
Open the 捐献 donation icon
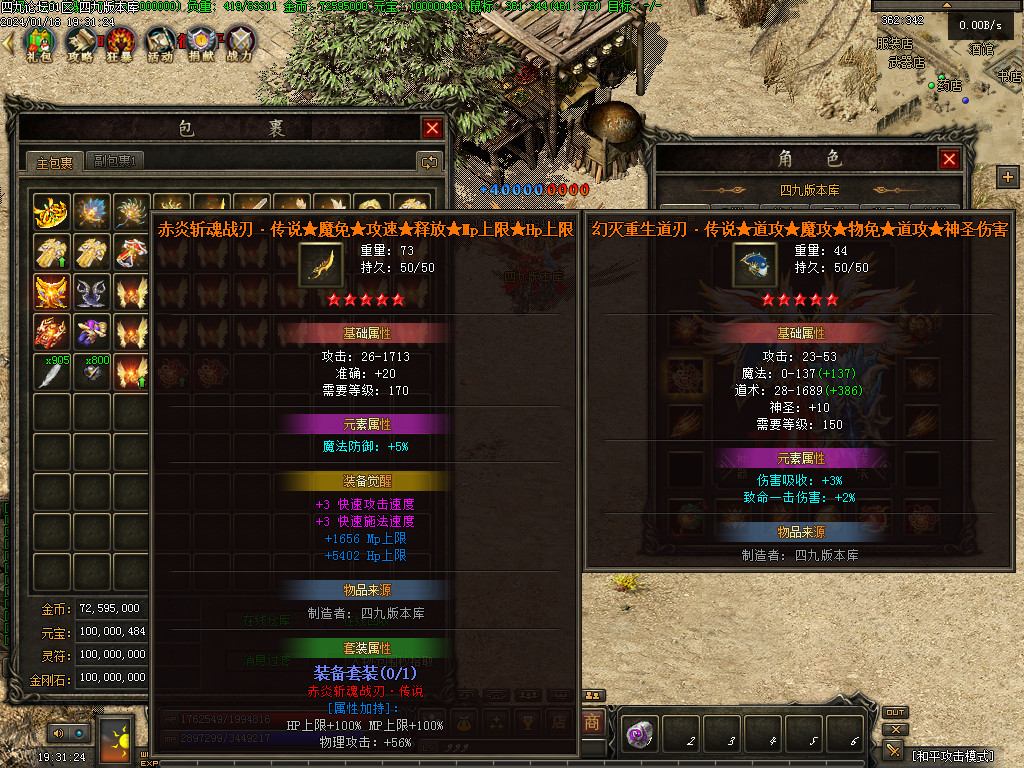[201, 43]
